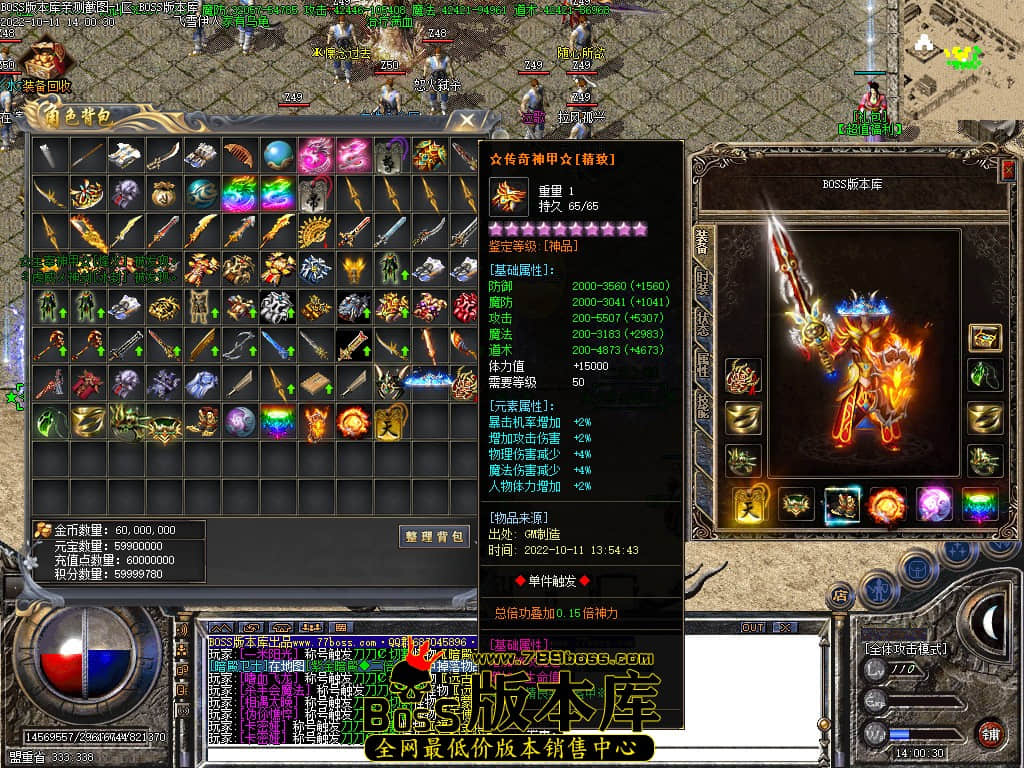Click the OUT button above chat
1024x768 pixels.
pos(752,627)
